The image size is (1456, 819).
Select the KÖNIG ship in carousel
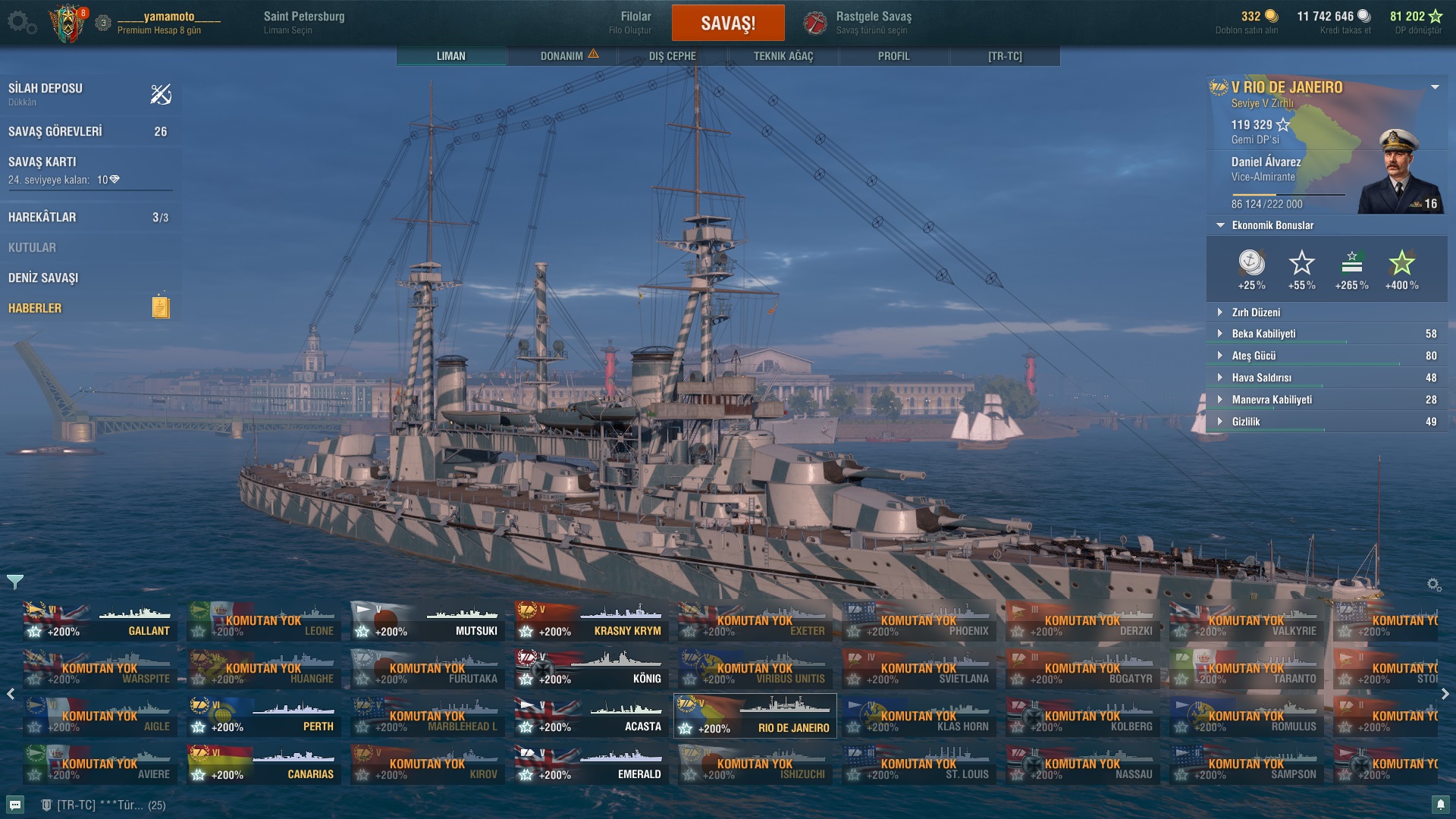pos(591,669)
